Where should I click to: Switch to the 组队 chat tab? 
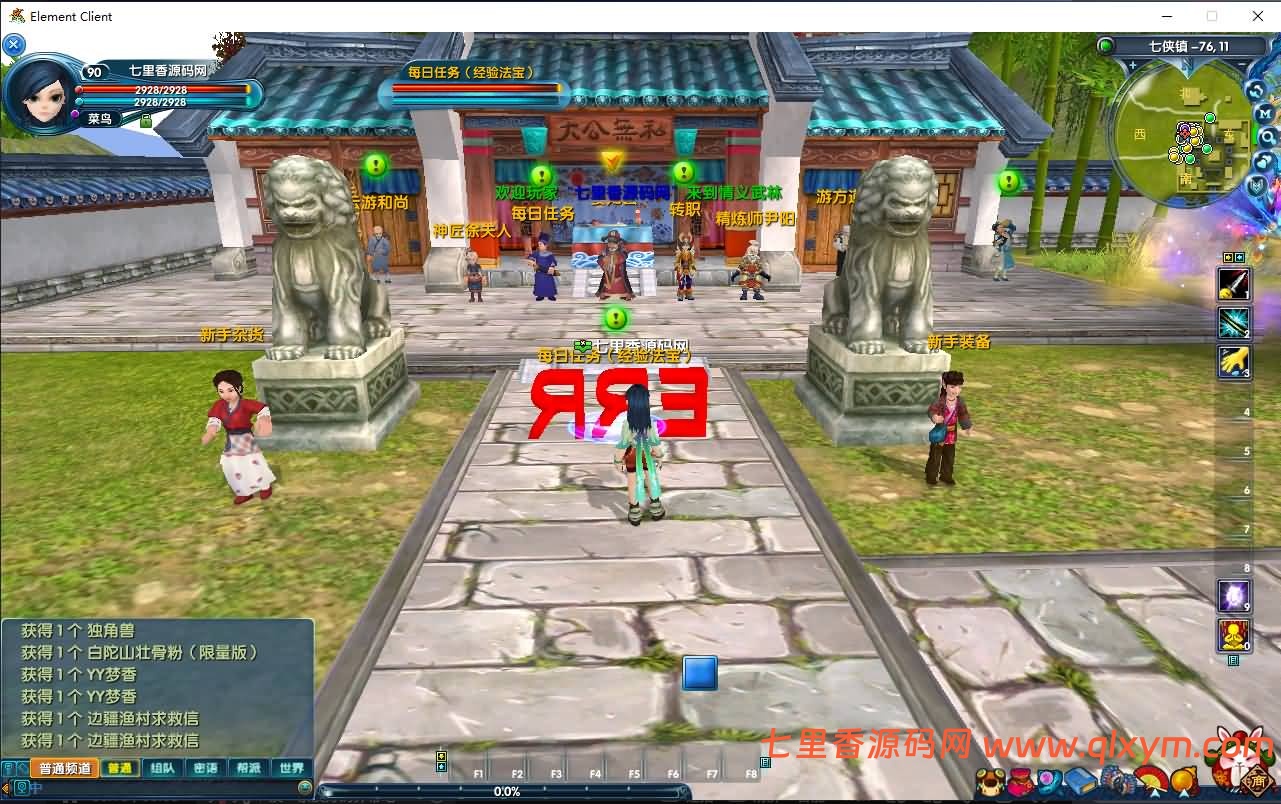(x=163, y=767)
